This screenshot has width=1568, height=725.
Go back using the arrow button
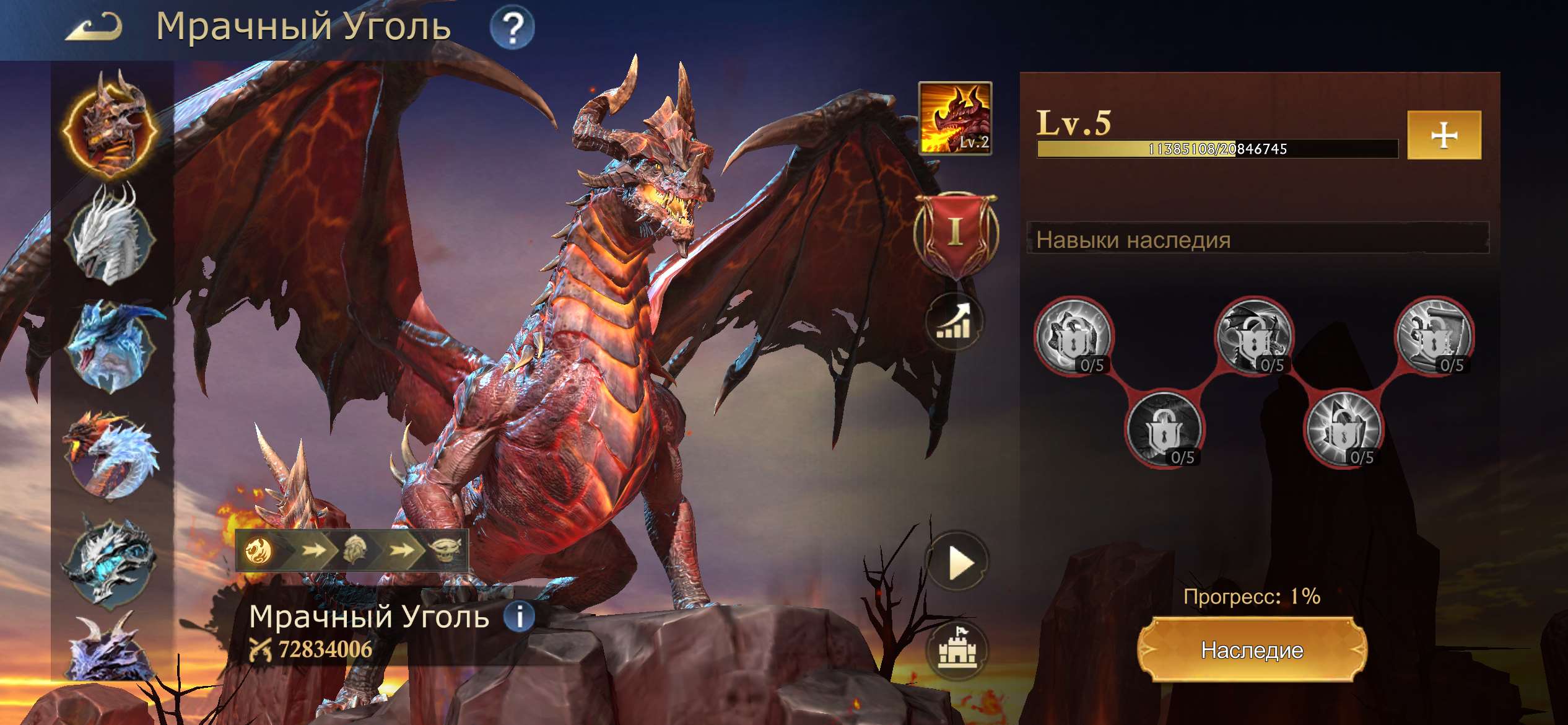coord(93,28)
